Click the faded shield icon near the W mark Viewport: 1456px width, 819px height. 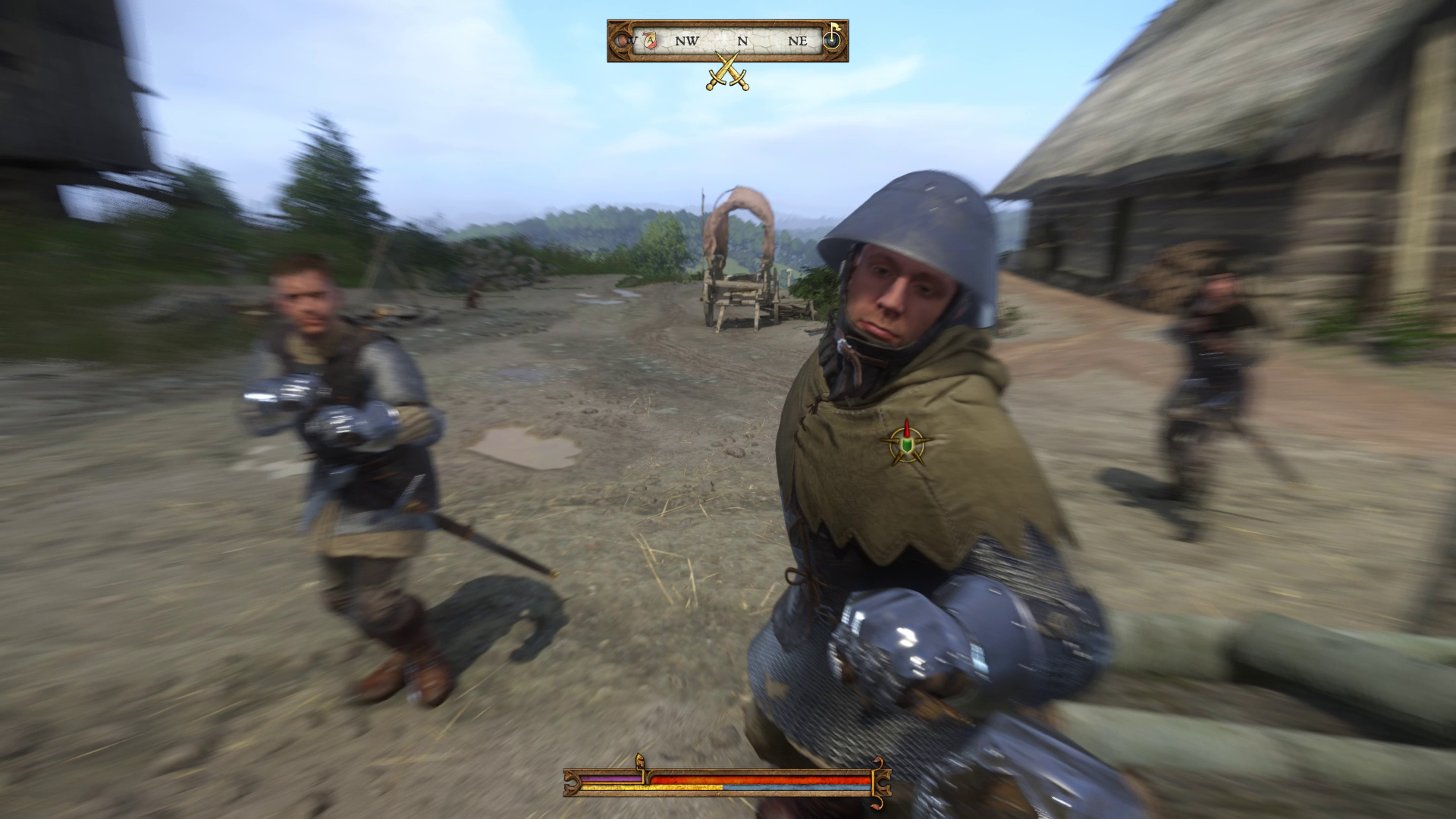[x=622, y=40]
